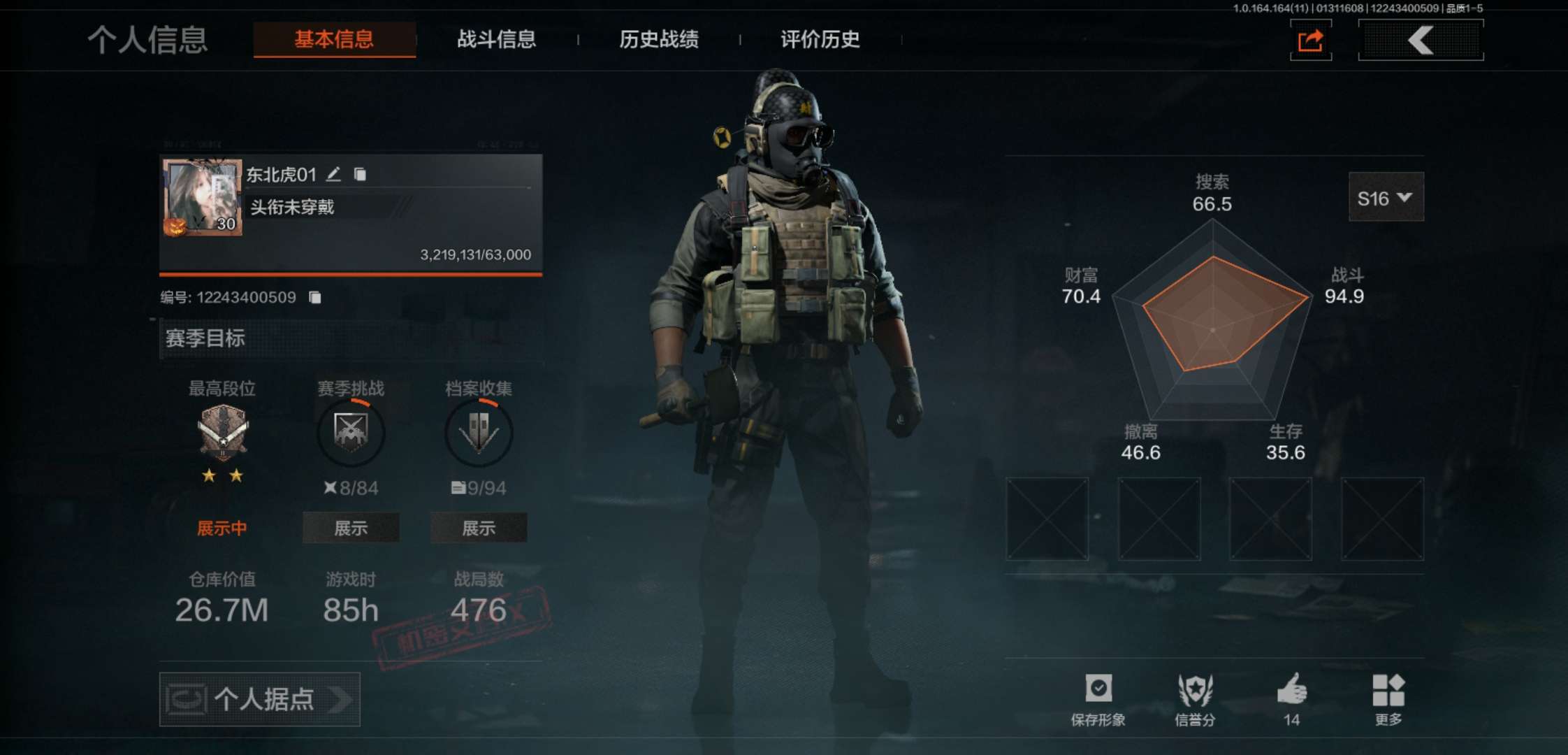Copy the nickname 东北虎01
1568x755 pixels.
click(361, 175)
